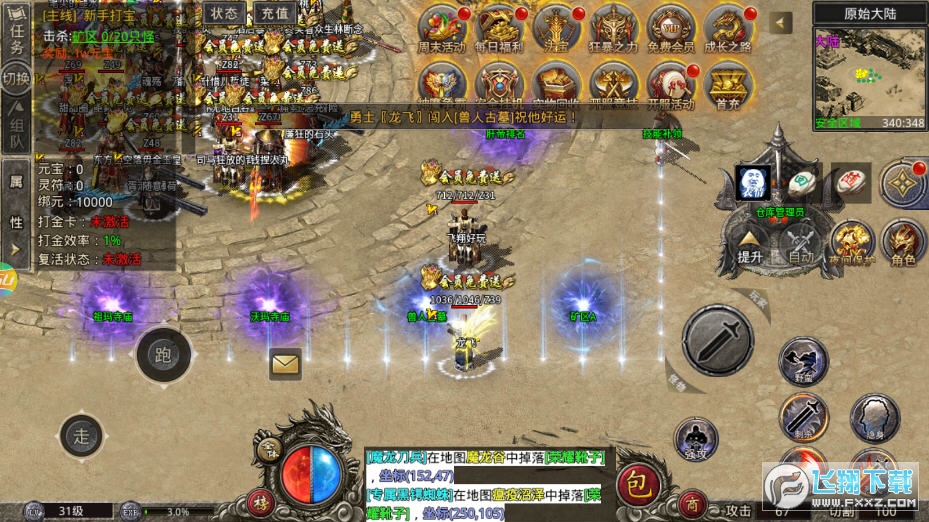Open the mail envelope icon
The height and width of the screenshot is (522, 929).
(286, 364)
